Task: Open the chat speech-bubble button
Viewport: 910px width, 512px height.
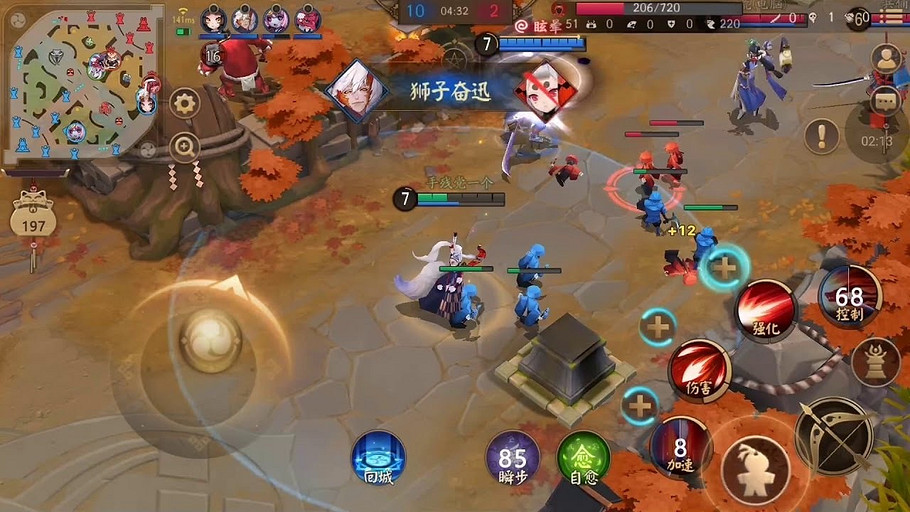Action: click(x=885, y=99)
